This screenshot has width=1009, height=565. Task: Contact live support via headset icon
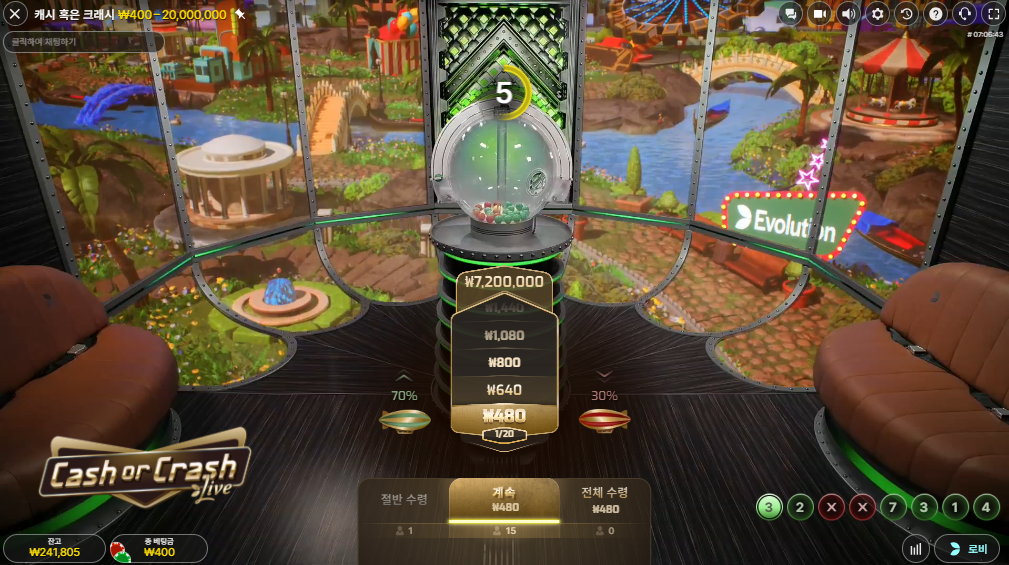click(x=964, y=14)
